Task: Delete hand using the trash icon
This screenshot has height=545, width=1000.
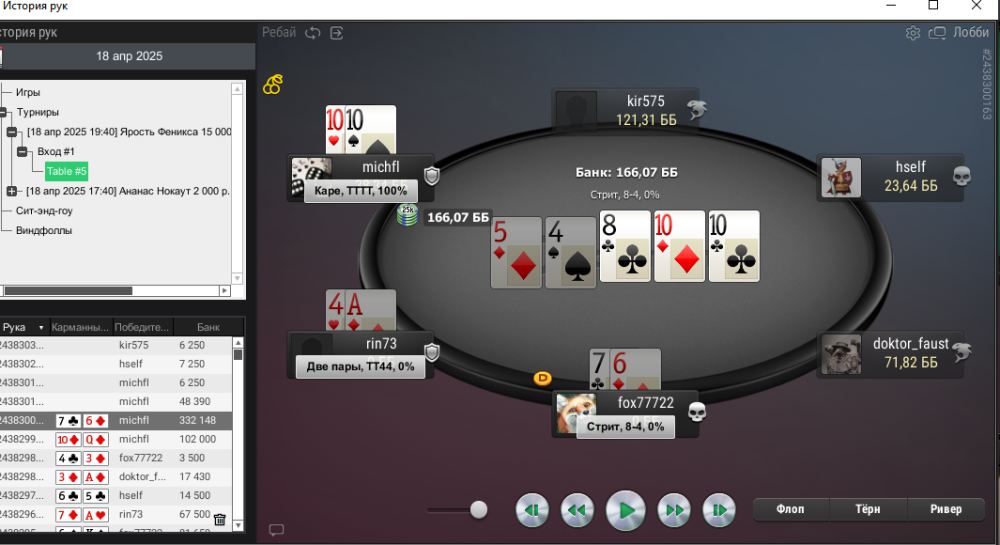Action: [x=220, y=520]
